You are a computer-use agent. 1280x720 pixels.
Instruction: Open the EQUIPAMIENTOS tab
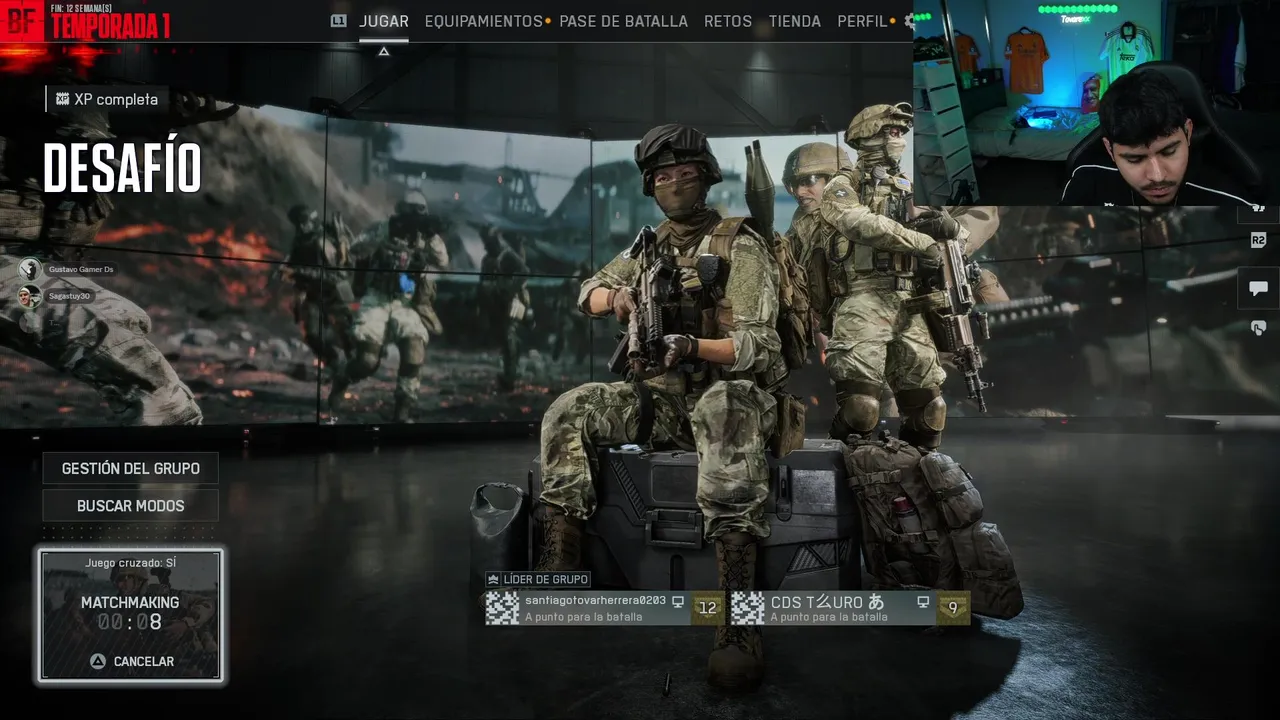pyautogui.click(x=483, y=21)
